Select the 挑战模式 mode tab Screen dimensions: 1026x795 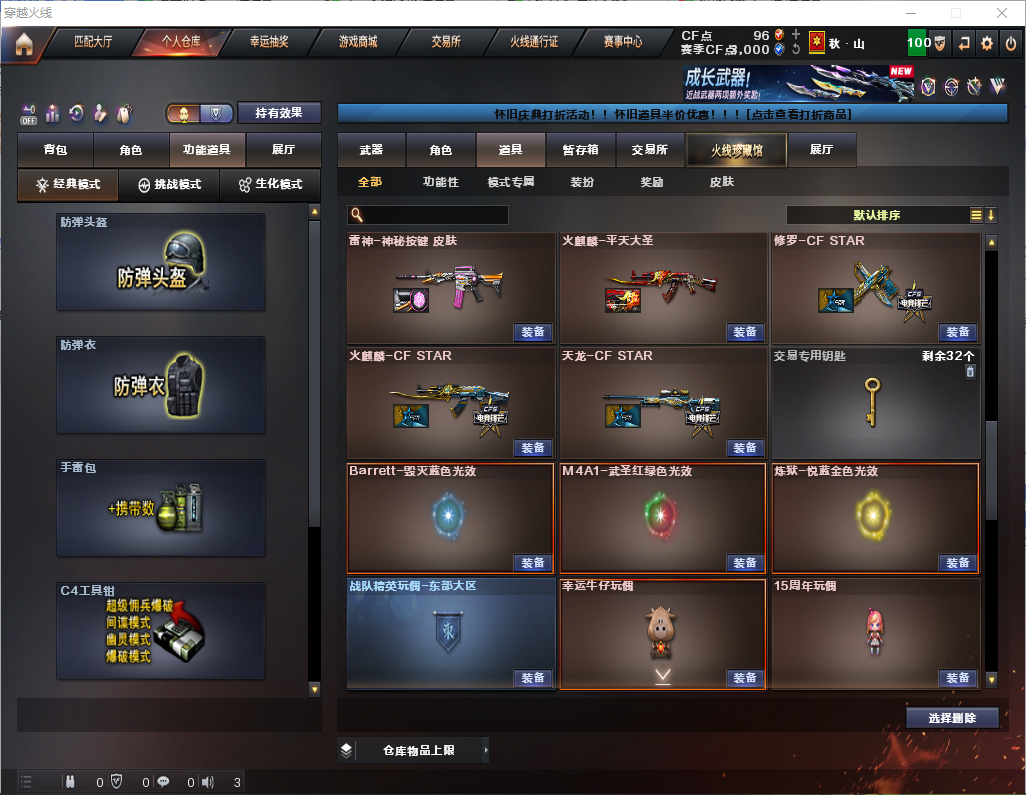[169, 185]
